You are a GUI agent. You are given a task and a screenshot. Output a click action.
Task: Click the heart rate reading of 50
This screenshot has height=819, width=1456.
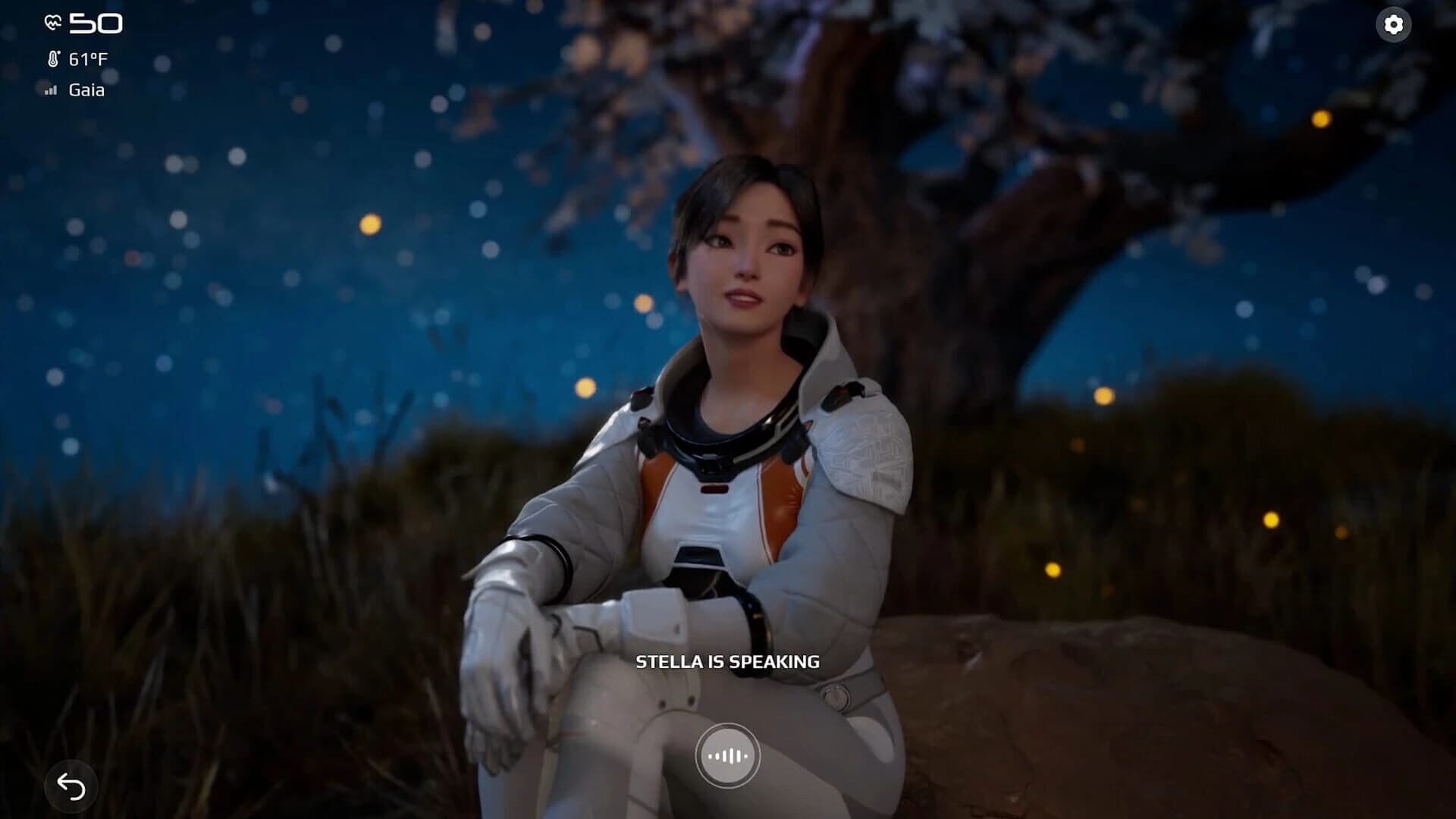97,23
